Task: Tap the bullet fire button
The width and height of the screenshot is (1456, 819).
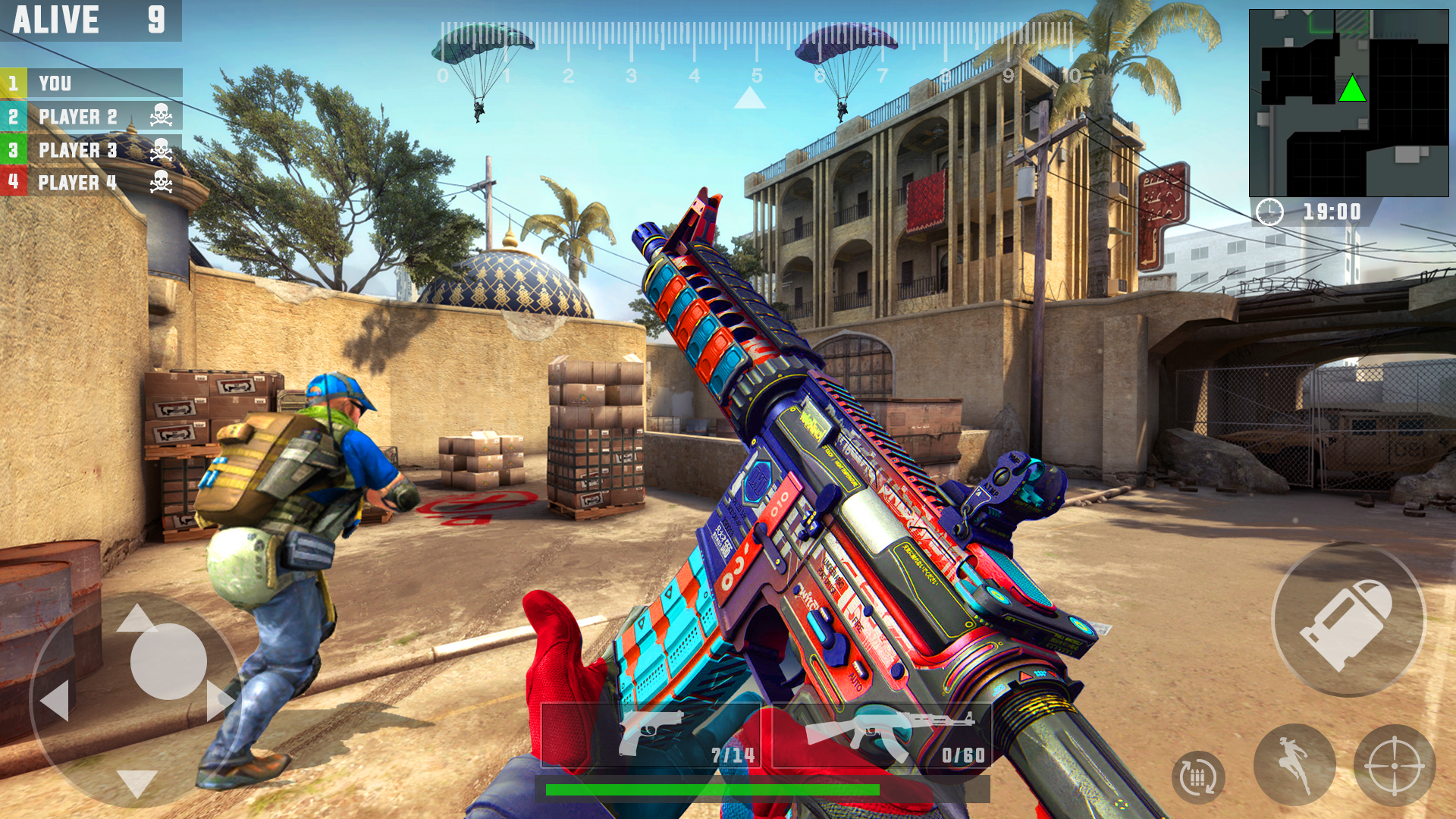Action: click(1348, 620)
